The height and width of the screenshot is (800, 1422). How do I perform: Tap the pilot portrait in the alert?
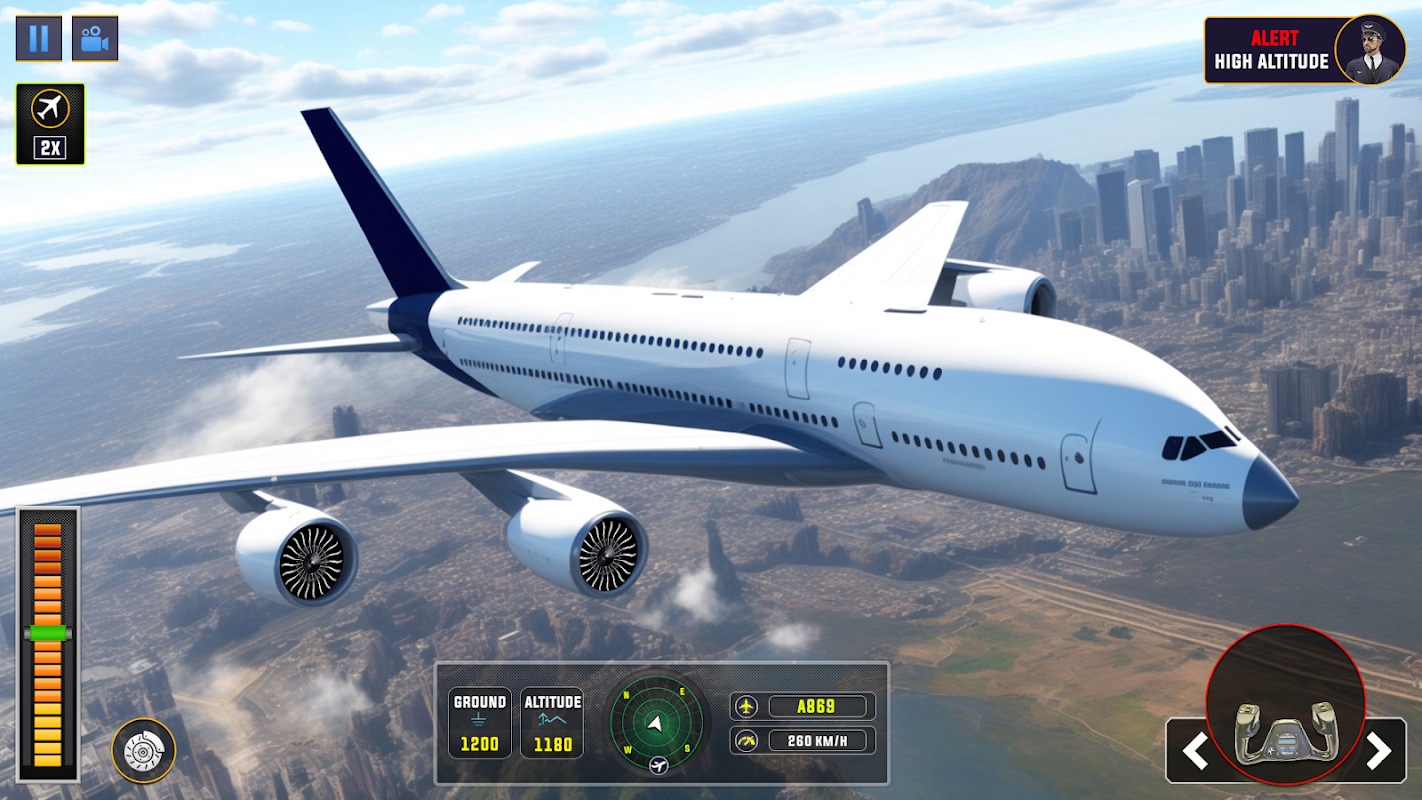tap(1369, 50)
